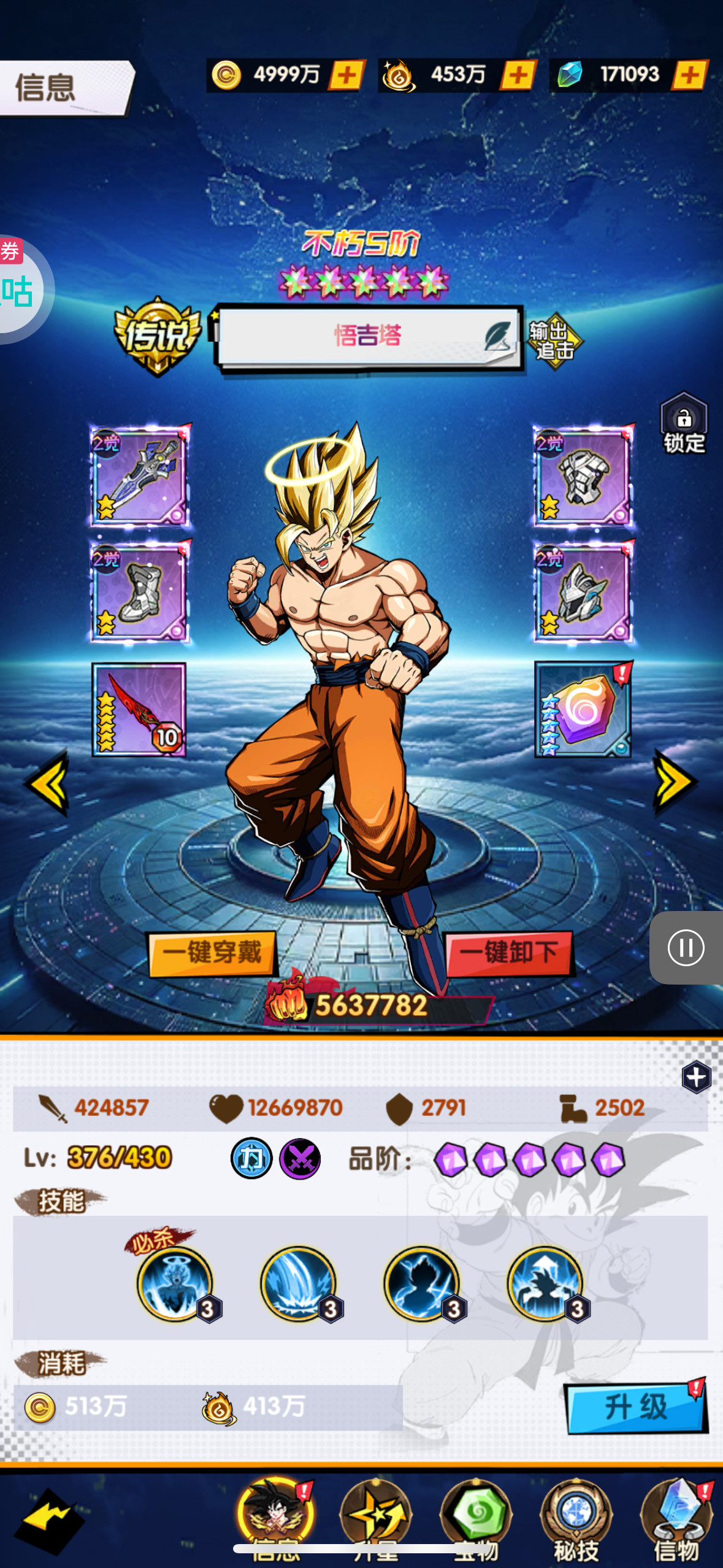Switch to the 升星 star-up tab
Screen dimensions: 723x1568
376,1519
